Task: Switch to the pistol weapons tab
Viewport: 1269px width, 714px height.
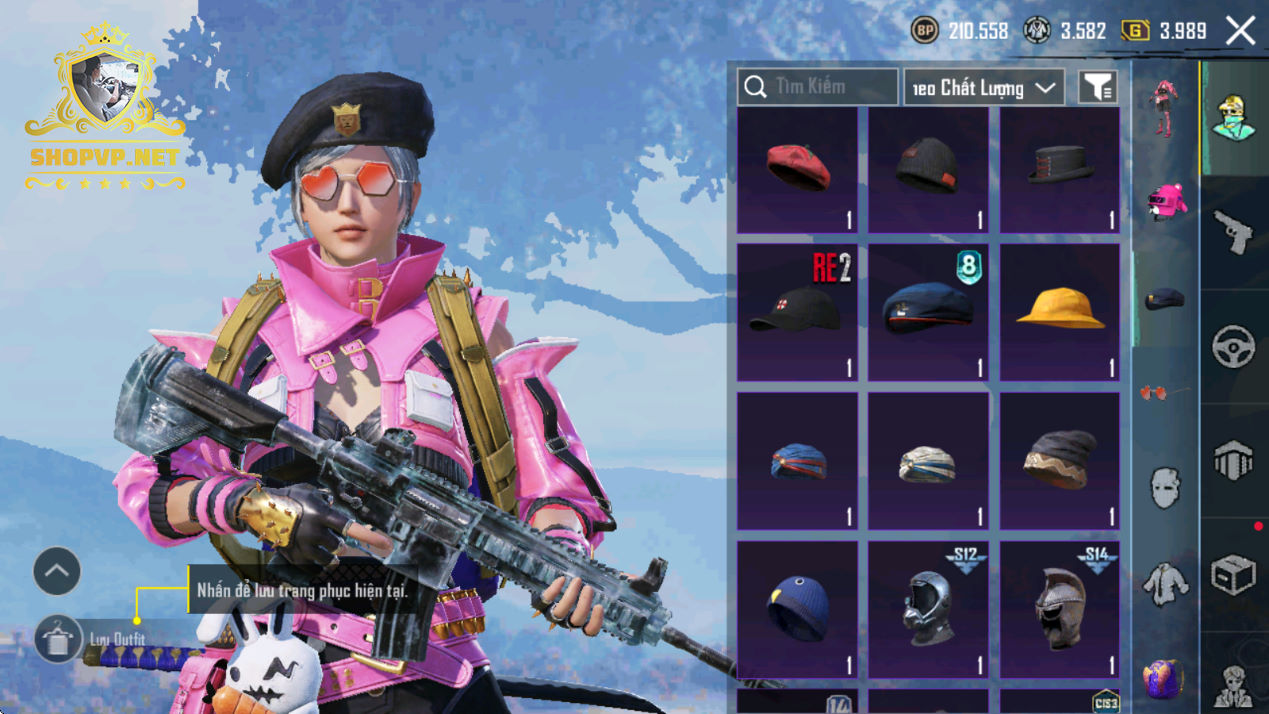Action: point(1234,232)
